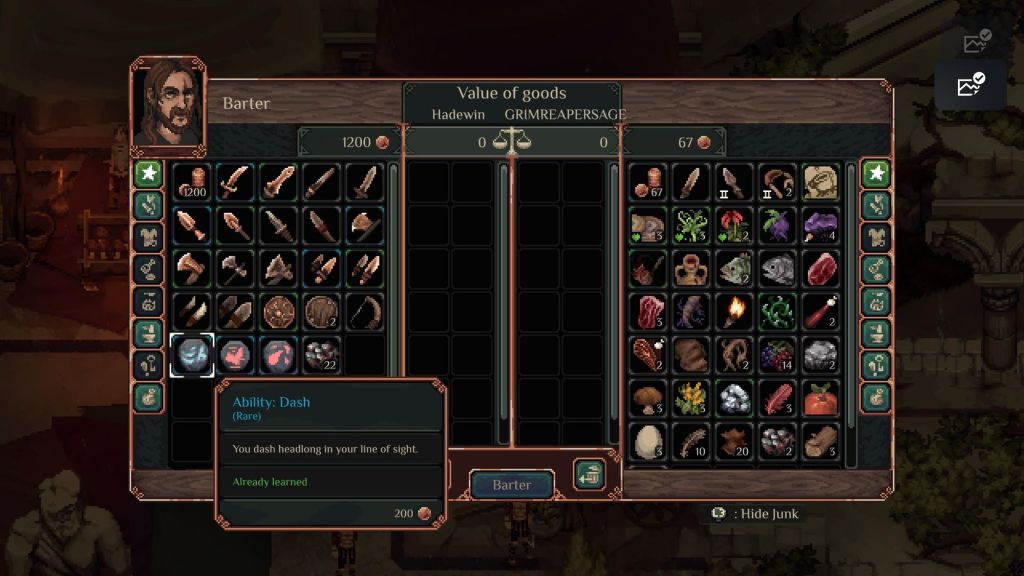Image resolution: width=1024 pixels, height=576 pixels.
Task: Choose the brown mushroom stack
Action: point(649,398)
